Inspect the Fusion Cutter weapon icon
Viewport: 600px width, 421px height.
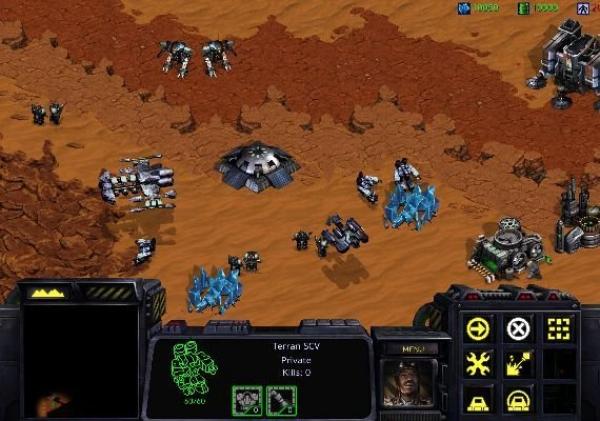(x=281, y=399)
